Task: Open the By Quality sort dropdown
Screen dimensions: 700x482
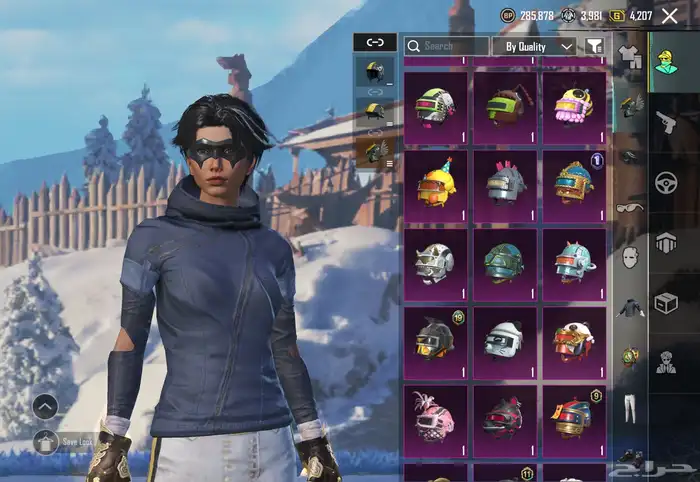Action: (539, 46)
